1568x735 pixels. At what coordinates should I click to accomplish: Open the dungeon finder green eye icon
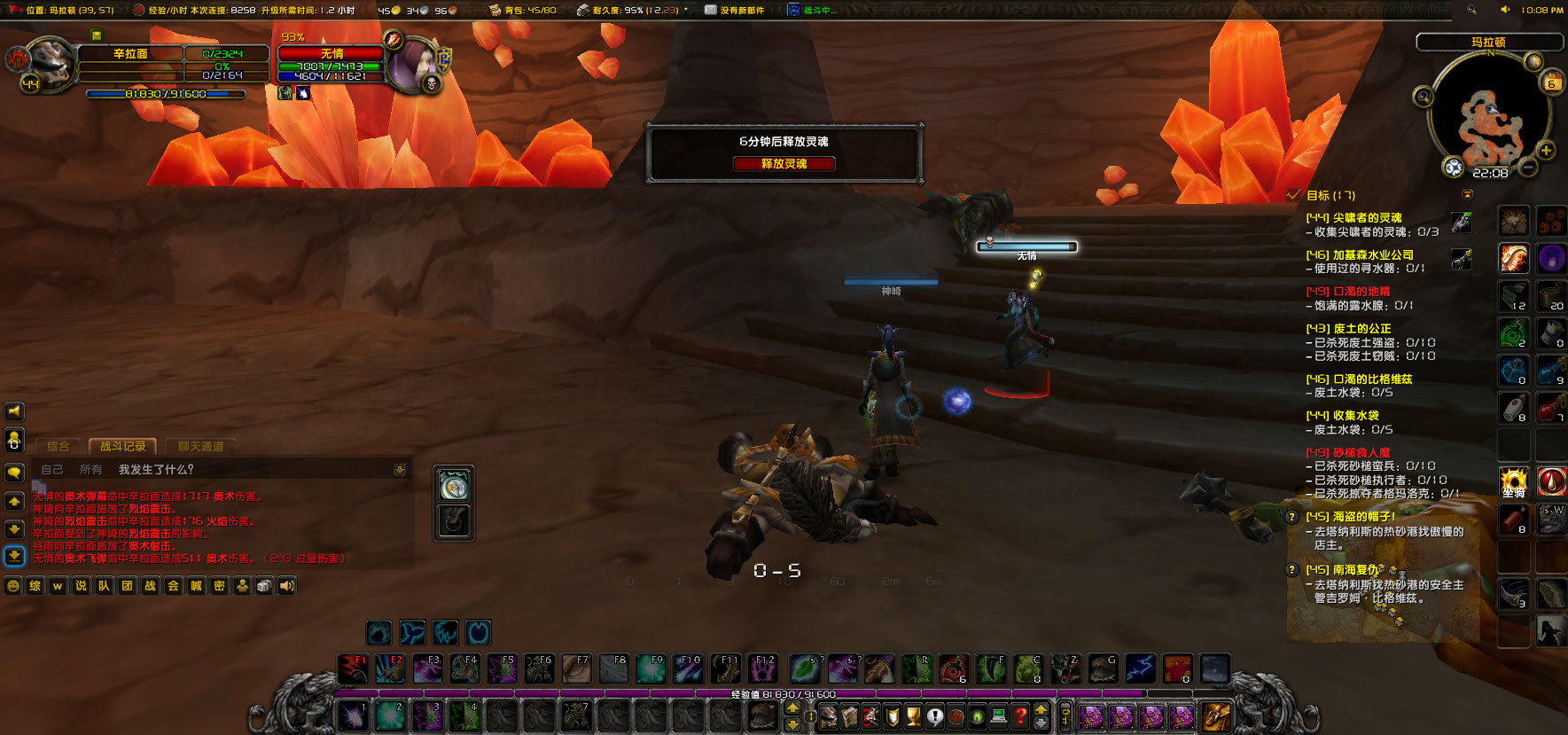pyautogui.click(x=977, y=716)
